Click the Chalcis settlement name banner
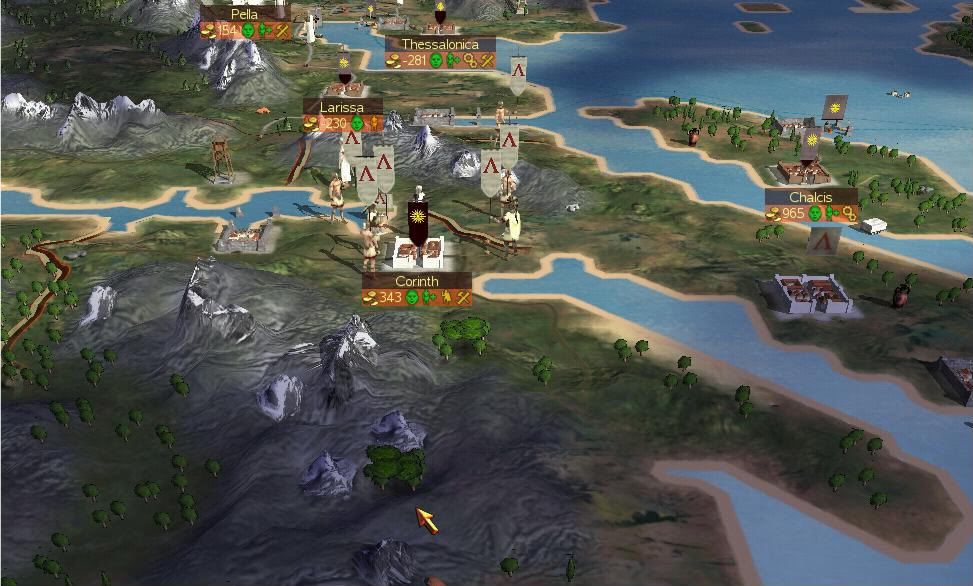The image size is (973, 586). click(x=810, y=198)
